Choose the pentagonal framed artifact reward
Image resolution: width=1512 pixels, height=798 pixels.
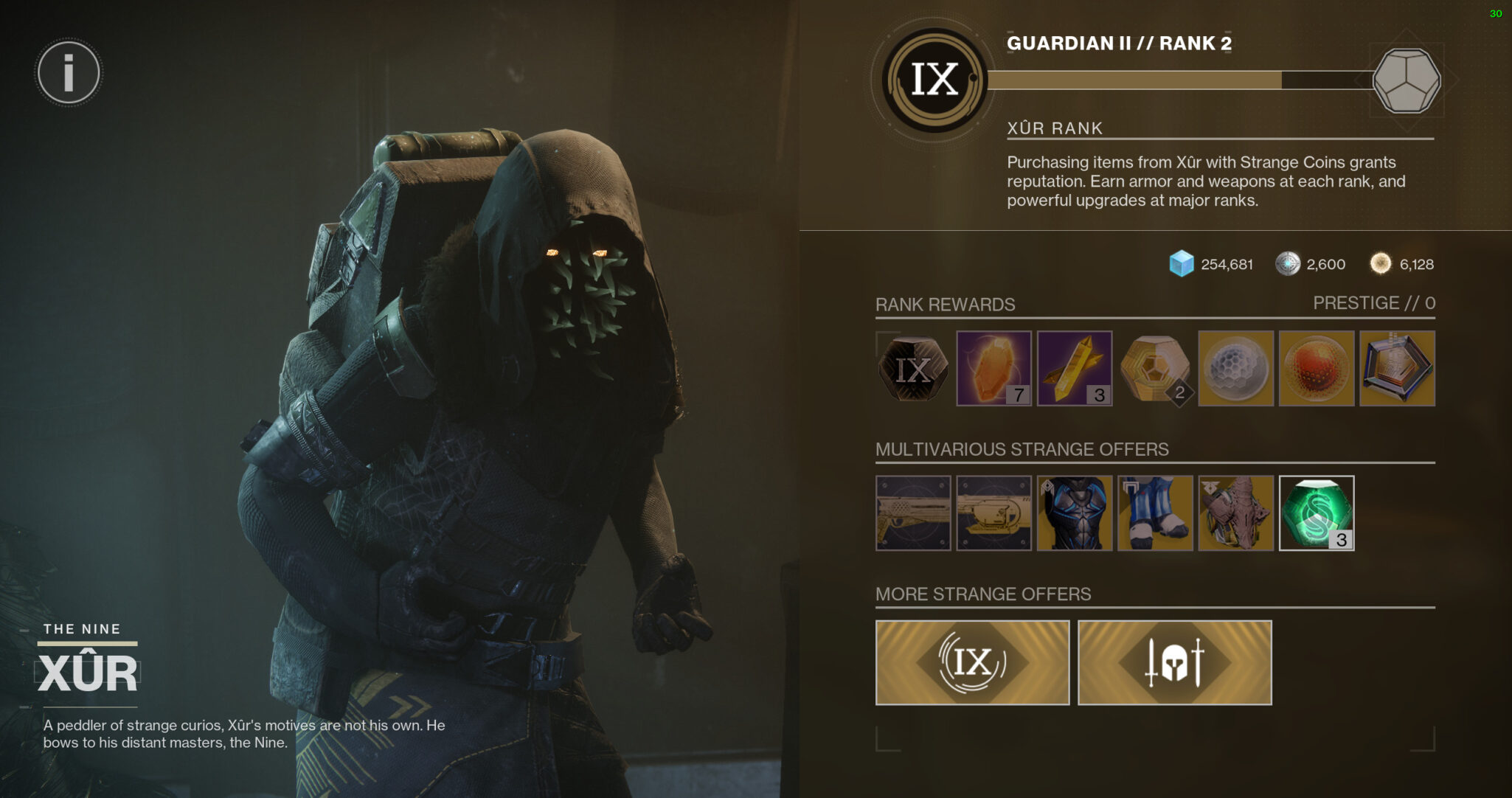(x=1397, y=369)
